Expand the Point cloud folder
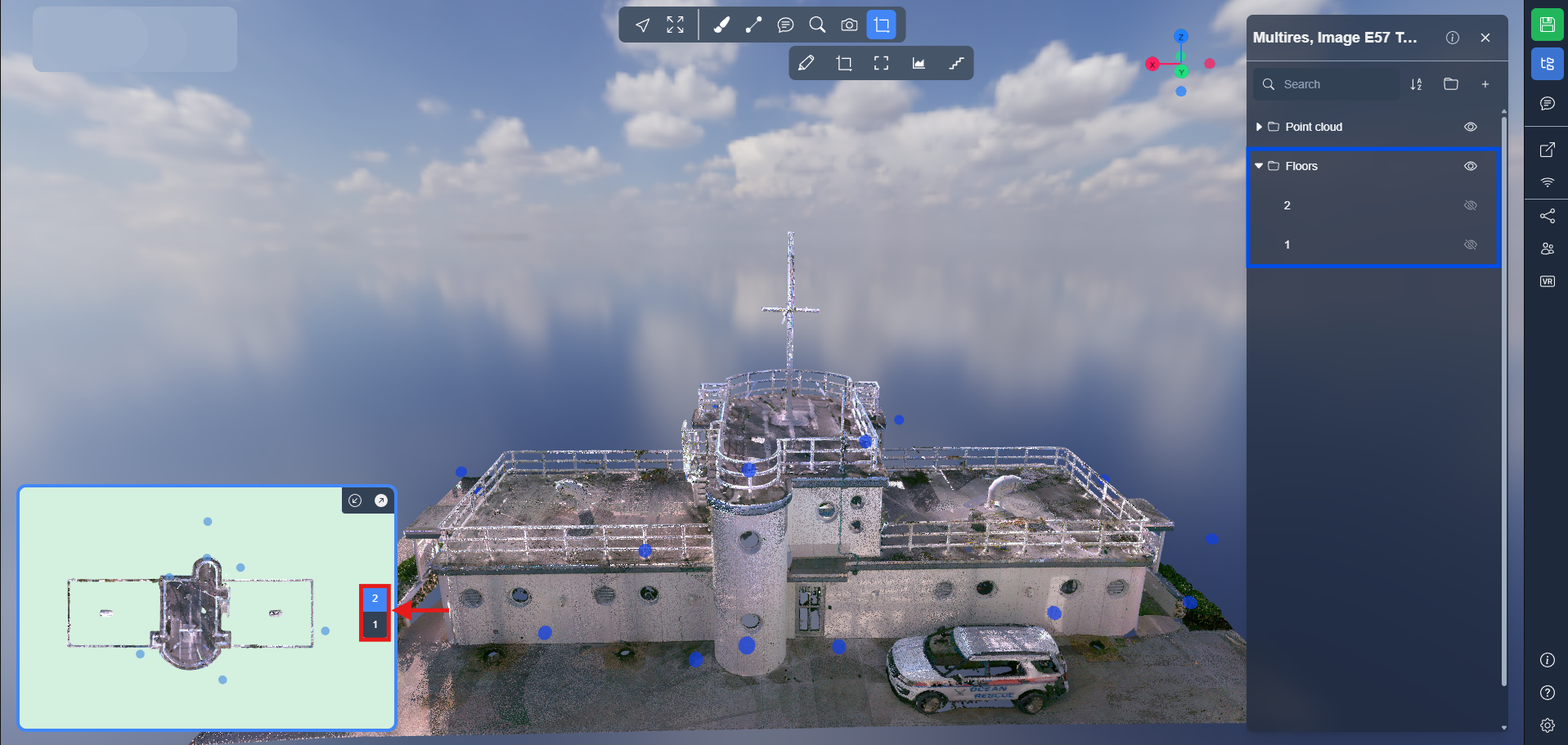The width and height of the screenshot is (1568, 745). [1259, 127]
